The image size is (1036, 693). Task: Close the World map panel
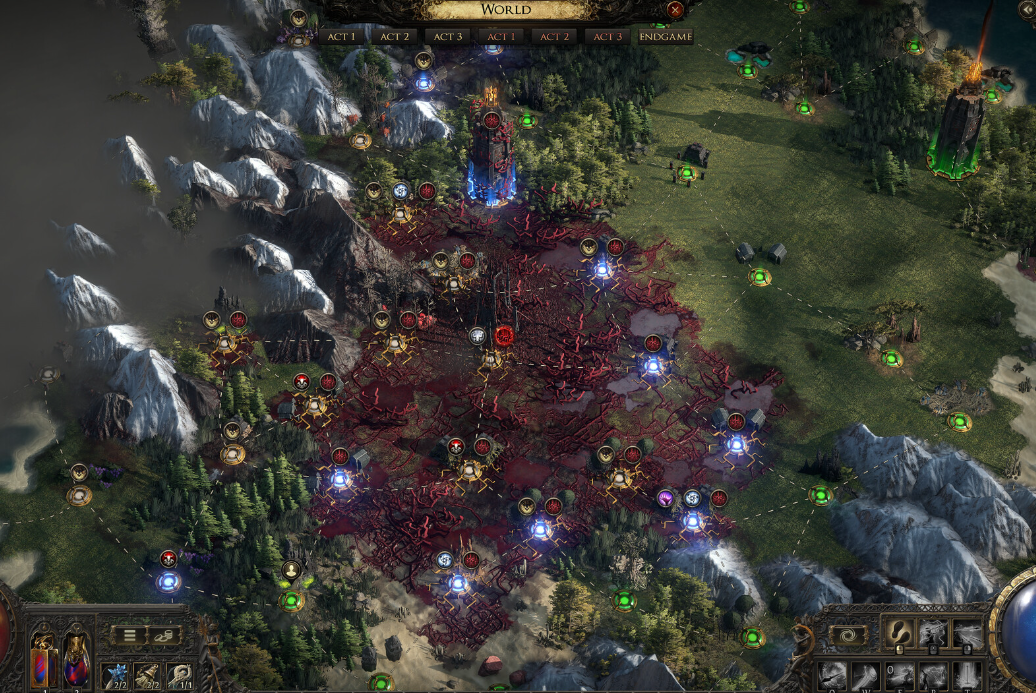(675, 11)
